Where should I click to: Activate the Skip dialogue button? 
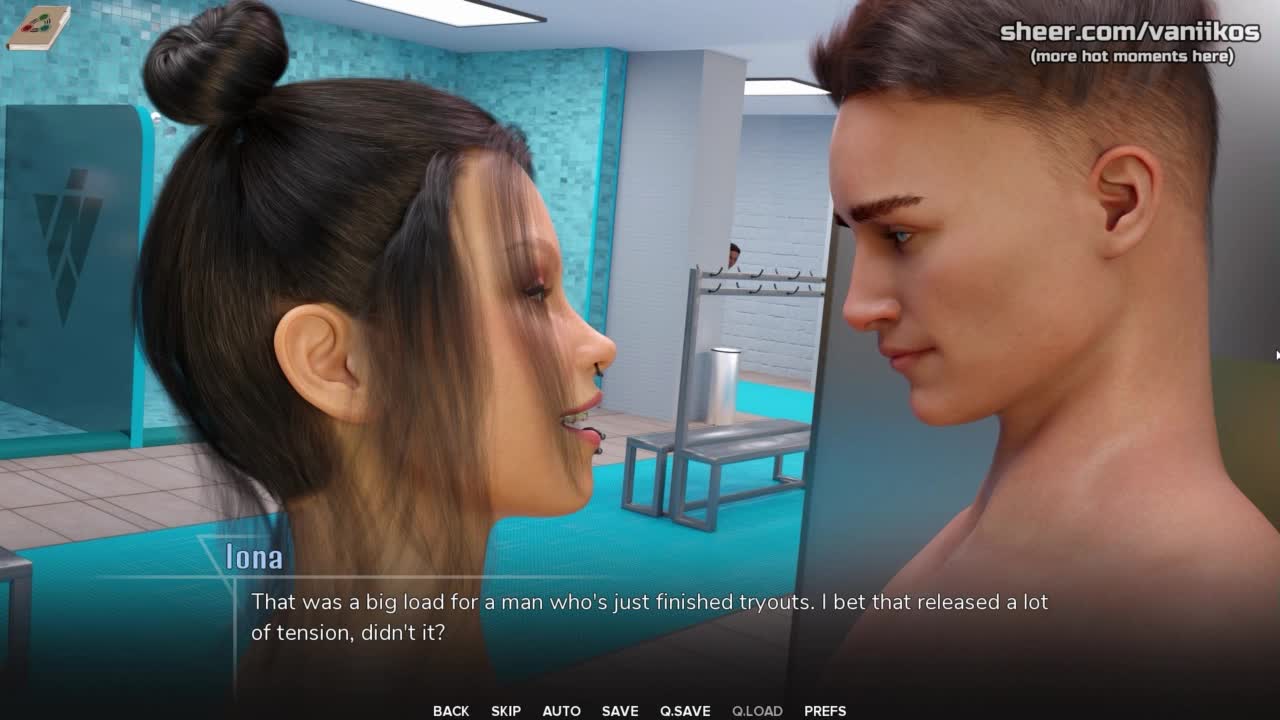tap(506, 711)
